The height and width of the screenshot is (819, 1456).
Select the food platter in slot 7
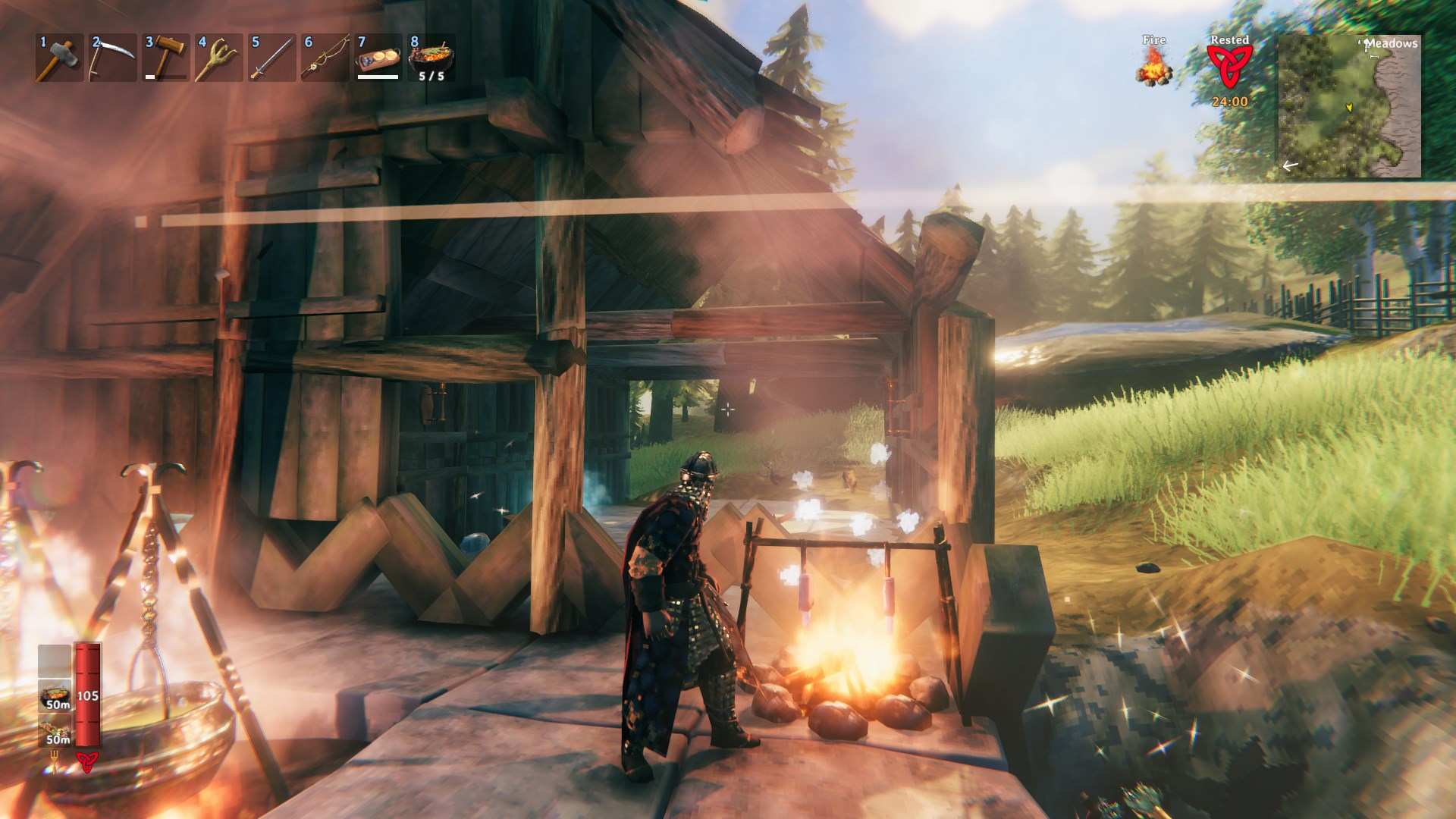(x=378, y=58)
